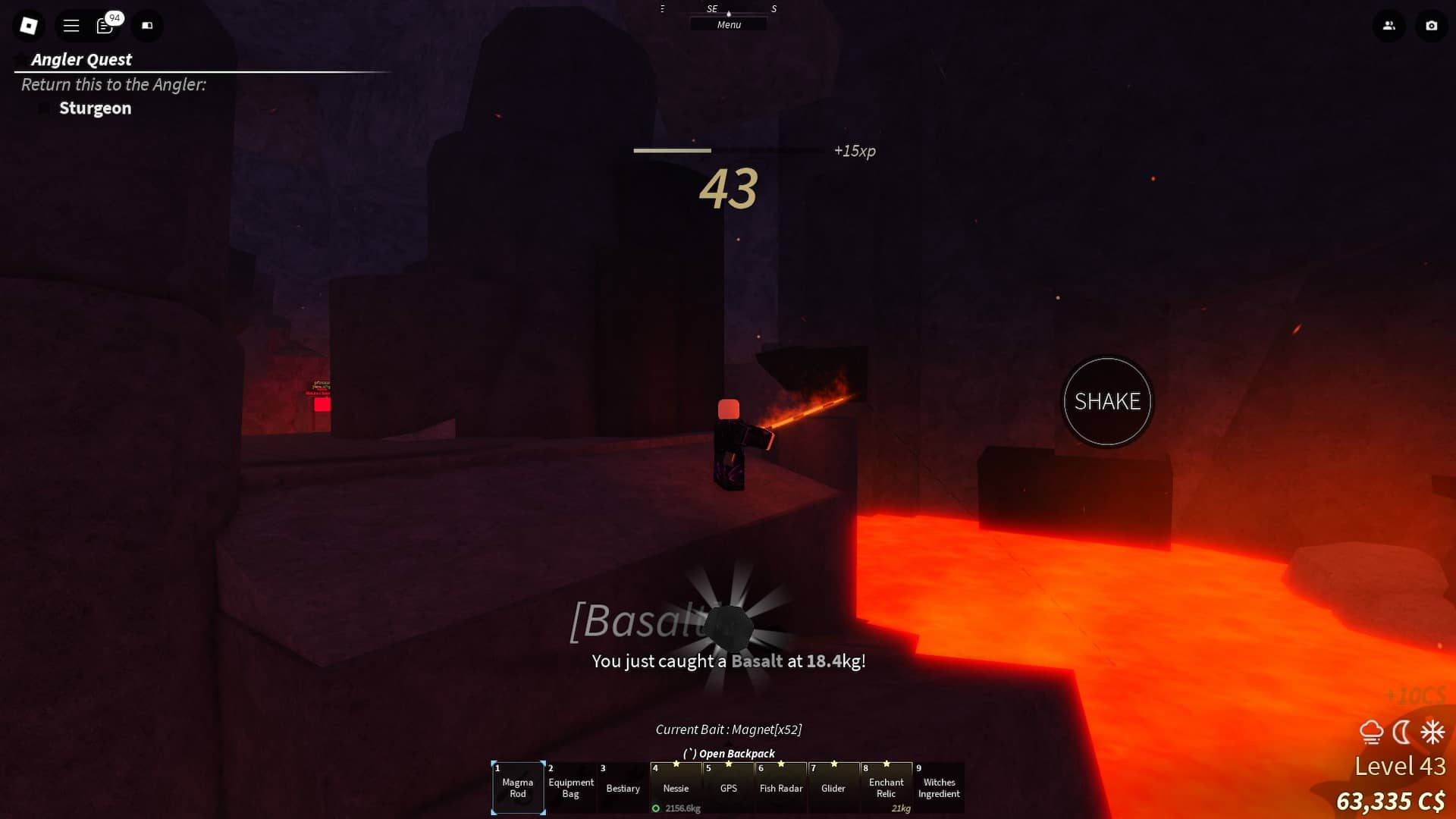
Task: Click the level 43 XP progress bar
Action: click(x=672, y=151)
